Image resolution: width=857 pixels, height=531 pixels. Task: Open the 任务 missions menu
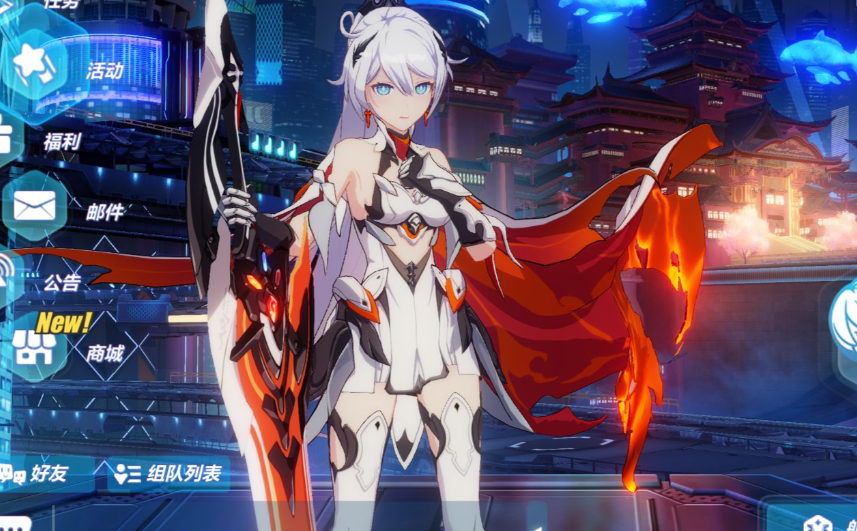tap(60, 5)
